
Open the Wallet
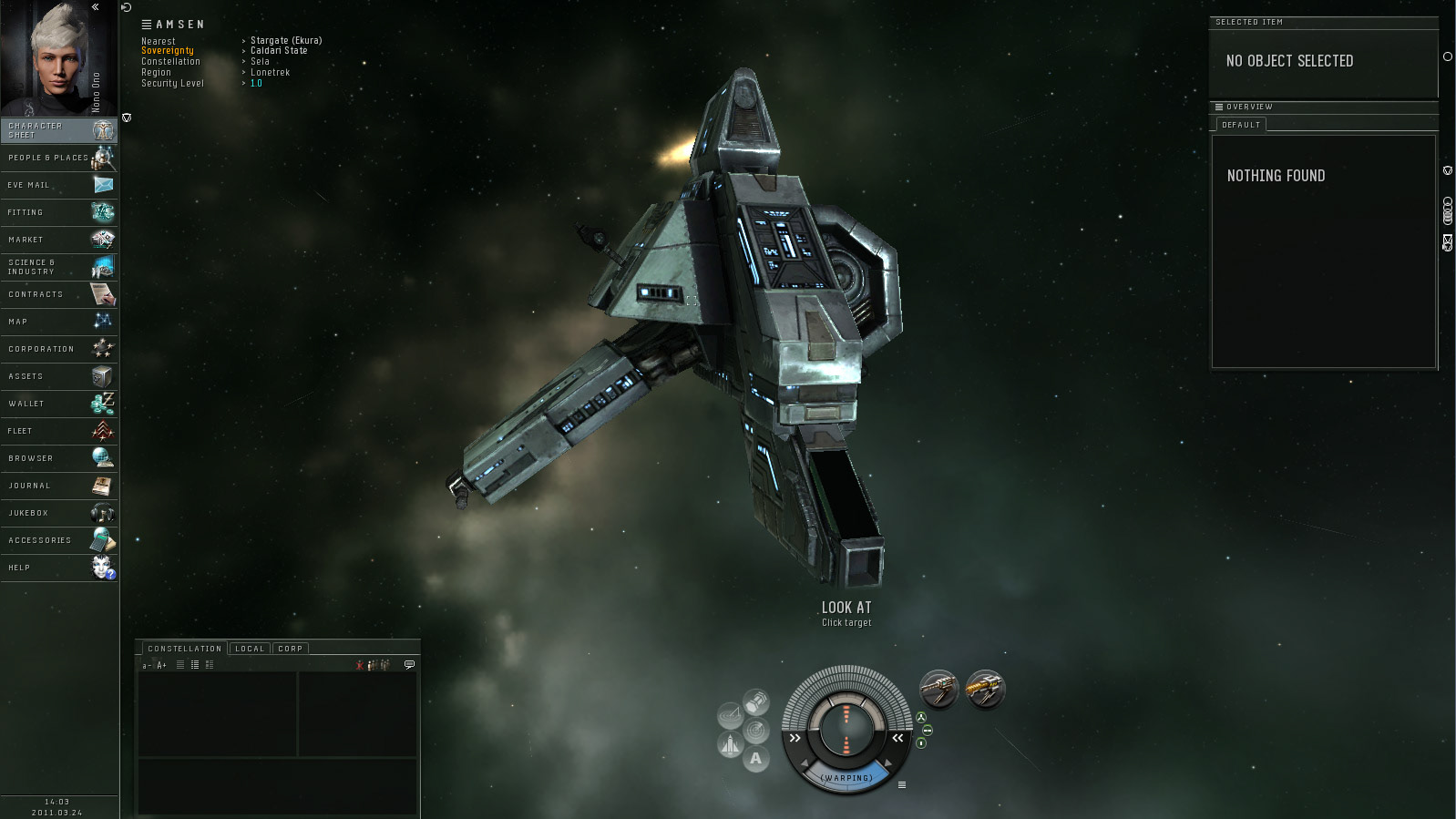59,404
